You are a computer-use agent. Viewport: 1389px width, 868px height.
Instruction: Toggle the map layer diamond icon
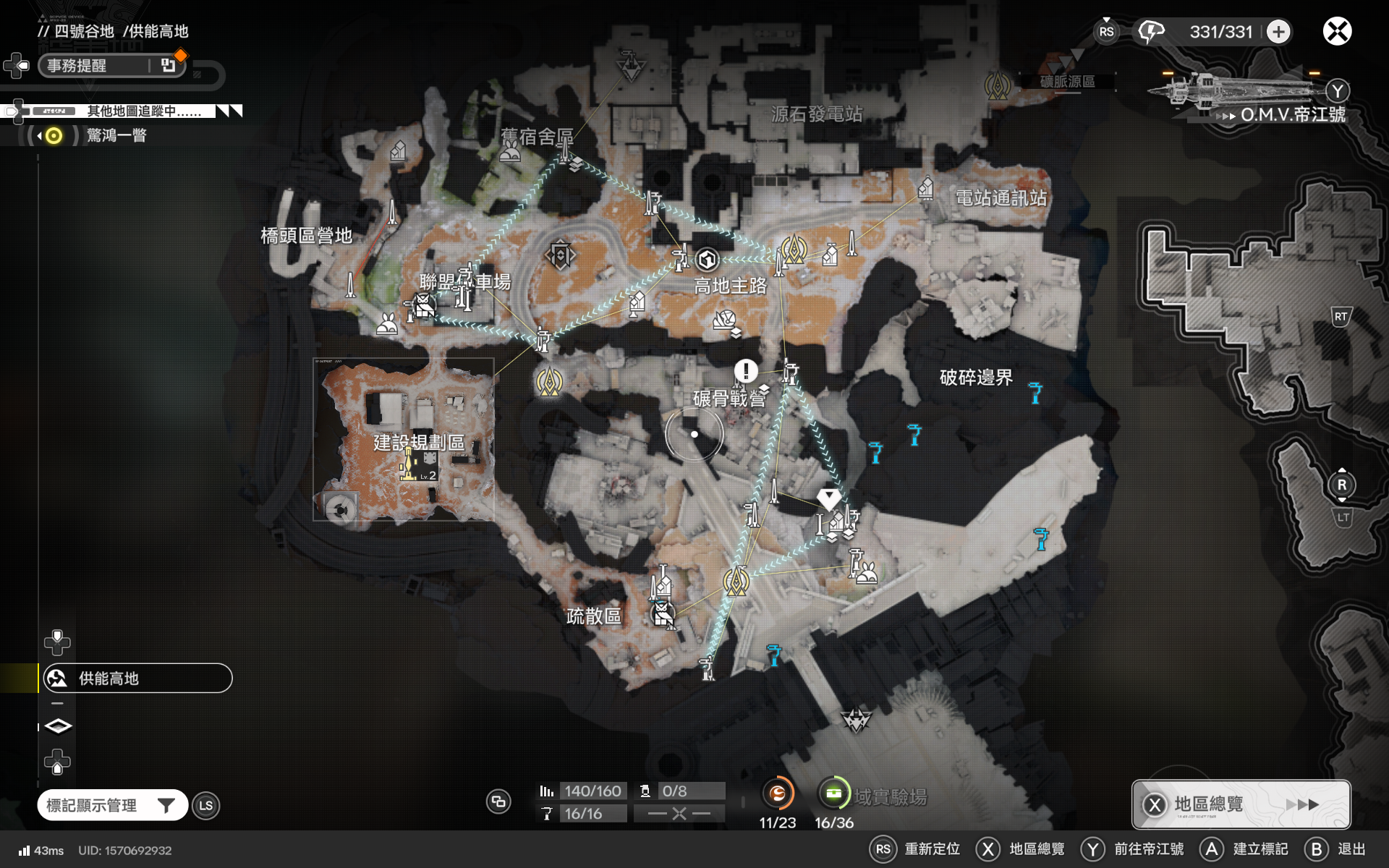[x=58, y=726]
